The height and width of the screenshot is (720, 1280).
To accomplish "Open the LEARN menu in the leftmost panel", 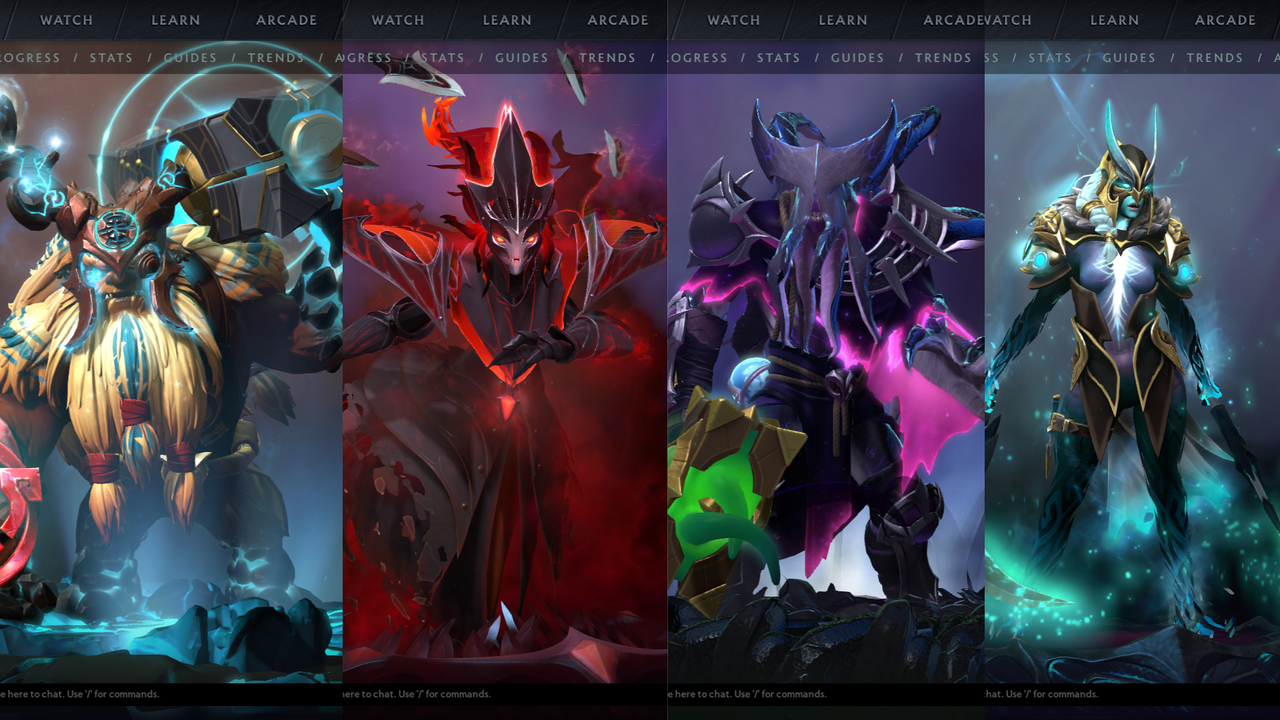I will tap(176, 20).
